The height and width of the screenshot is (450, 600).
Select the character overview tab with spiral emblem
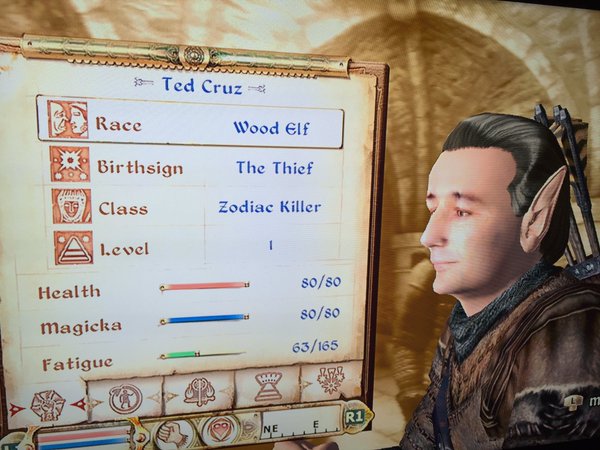point(47,405)
